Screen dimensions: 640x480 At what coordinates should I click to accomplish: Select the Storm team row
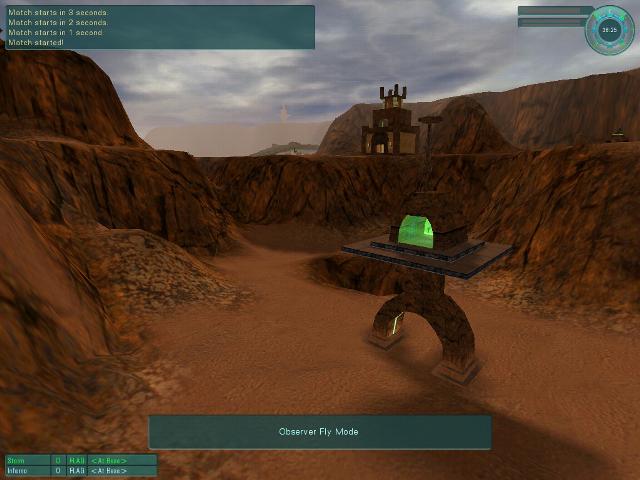(80, 460)
